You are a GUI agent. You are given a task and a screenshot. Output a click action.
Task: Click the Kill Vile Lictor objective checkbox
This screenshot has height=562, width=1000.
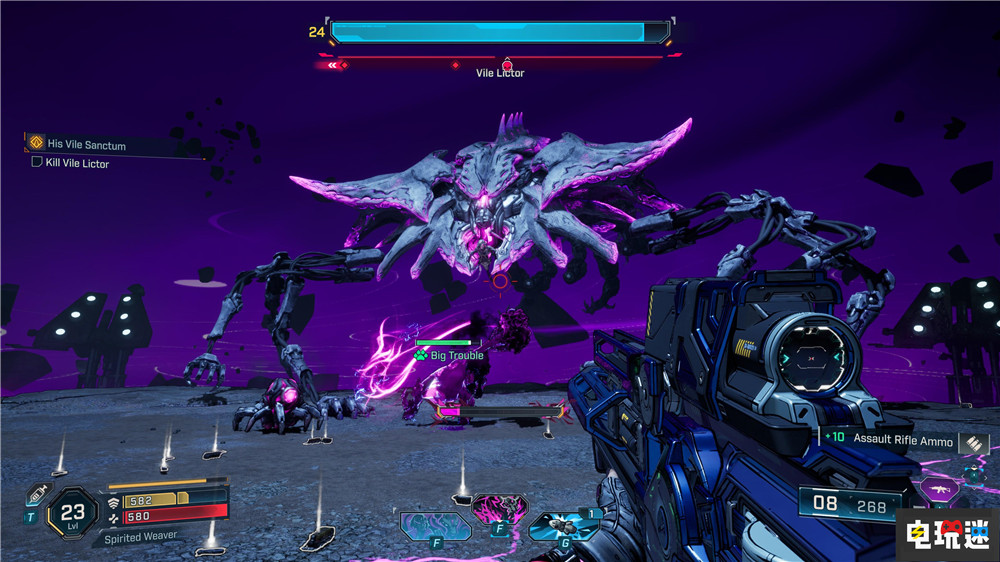(37, 163)
